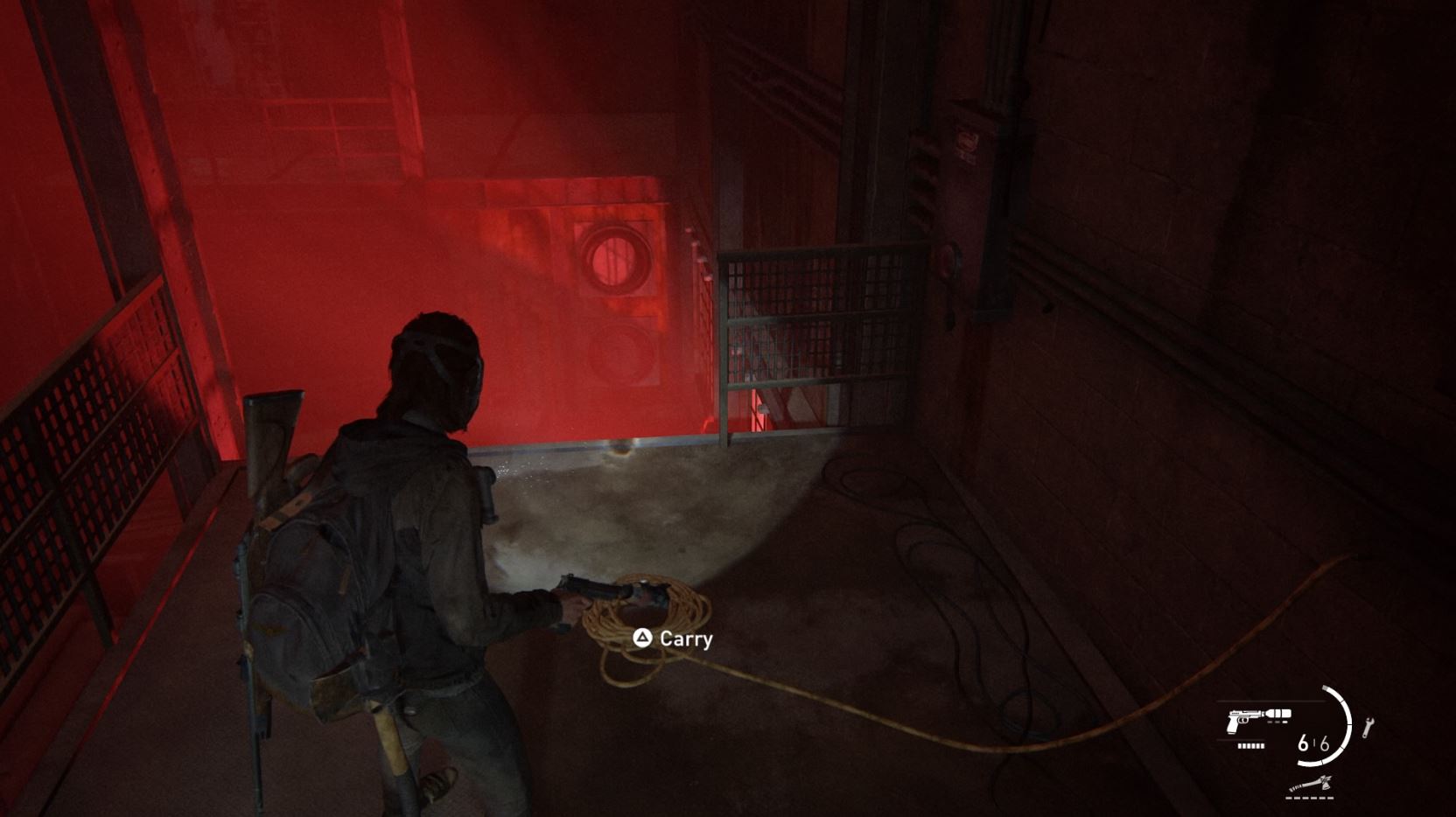
Task: Click the wrench upgrade icon near the ammo wheel
Action: [1368, 727]
